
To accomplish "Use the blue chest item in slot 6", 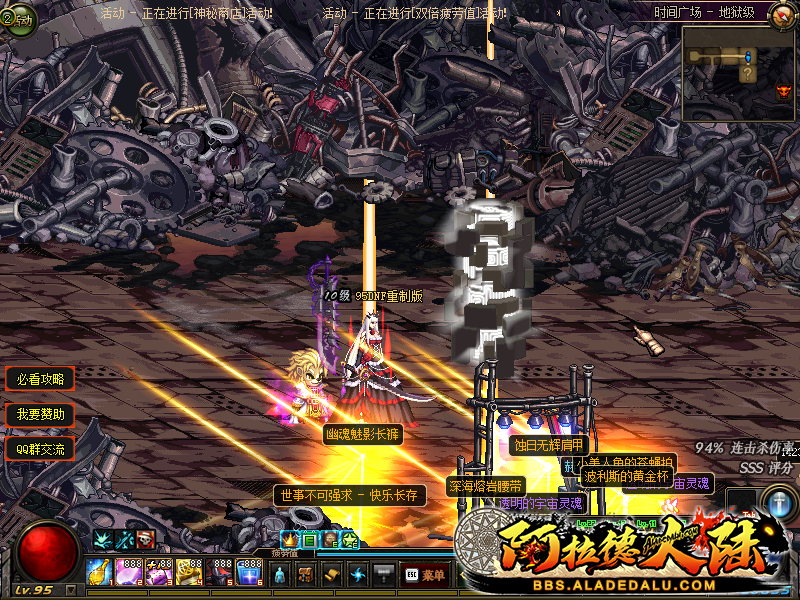I will [x=250, y=571].
